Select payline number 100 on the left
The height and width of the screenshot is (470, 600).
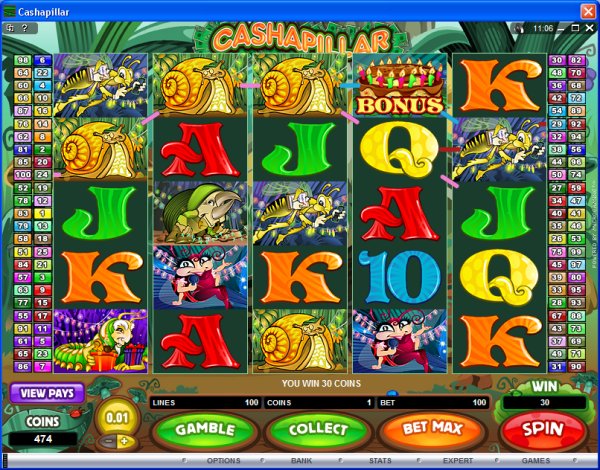[x=24, y=174]
